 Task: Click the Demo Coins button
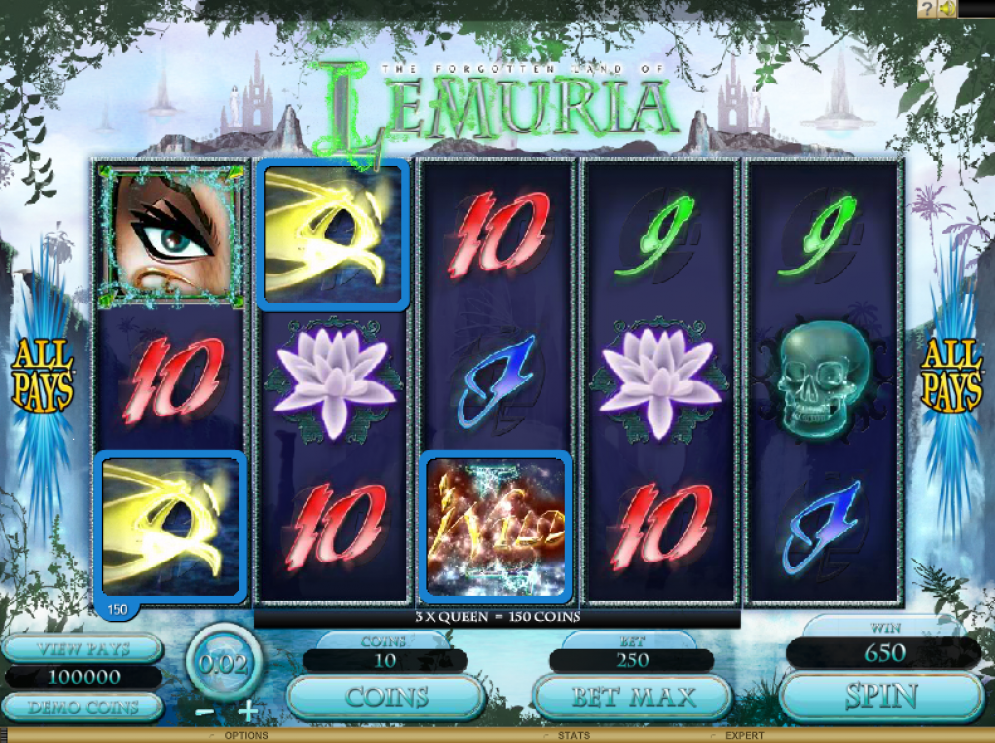pos(81,708)
